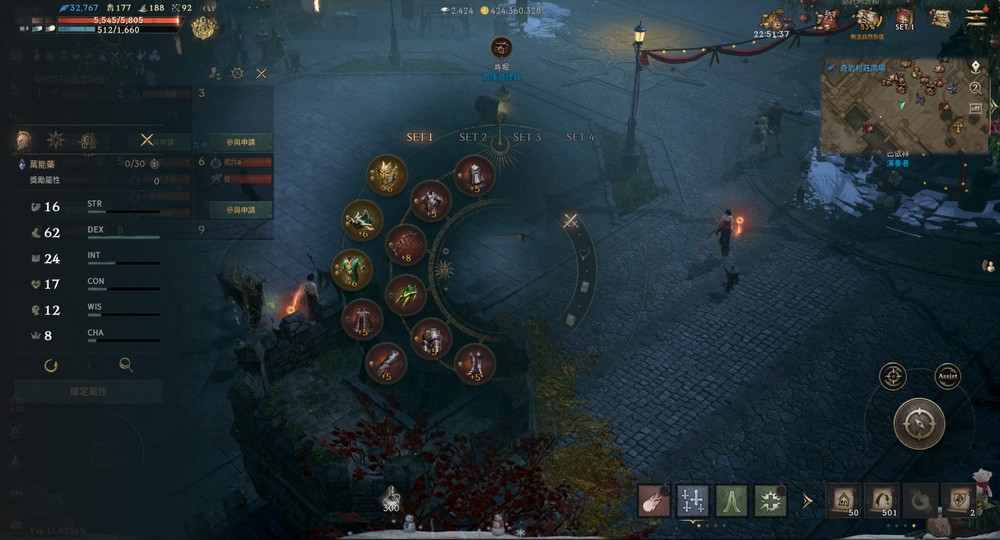Close the stats panel with the X
This screenshot has width=1000, height=540.
[x=147, y=140]
